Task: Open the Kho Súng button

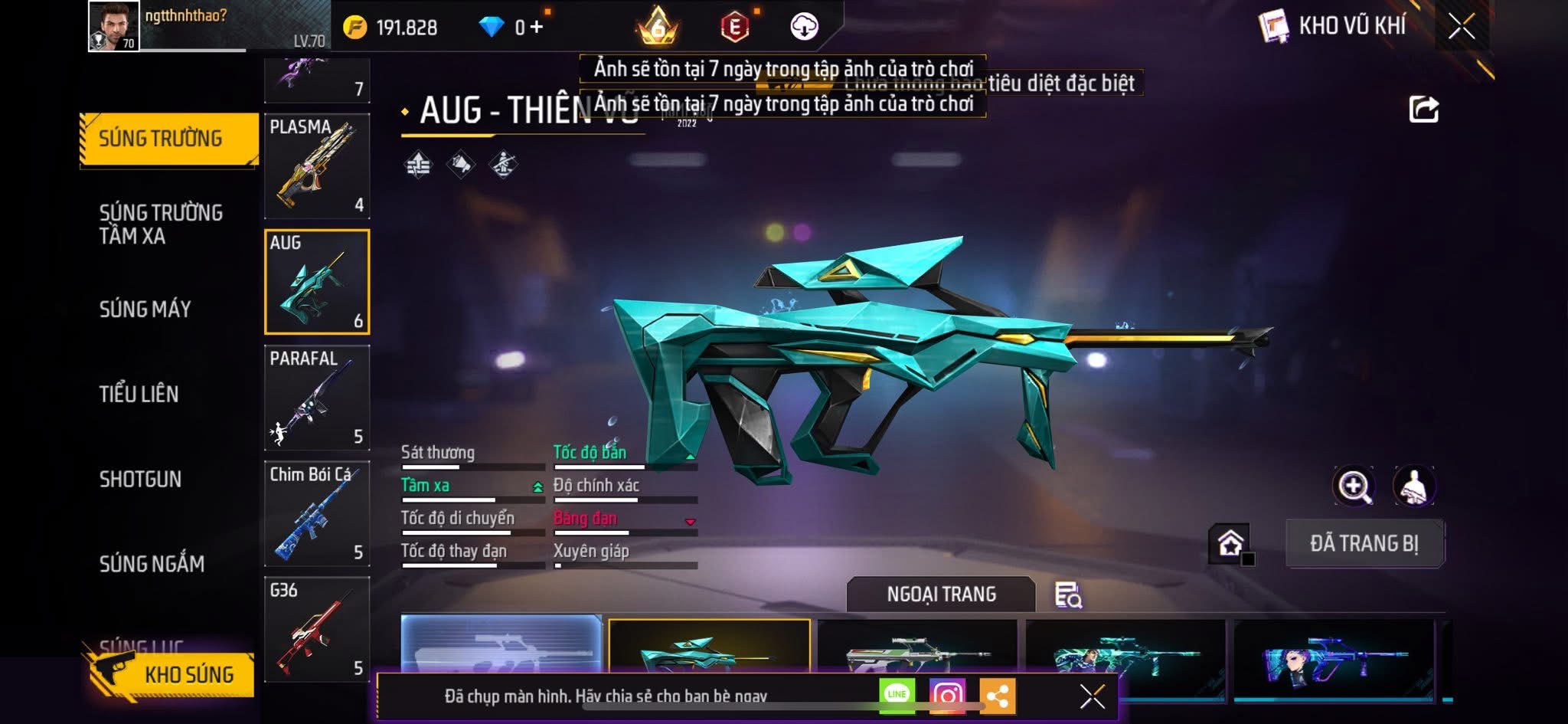Action: [176, 674]
